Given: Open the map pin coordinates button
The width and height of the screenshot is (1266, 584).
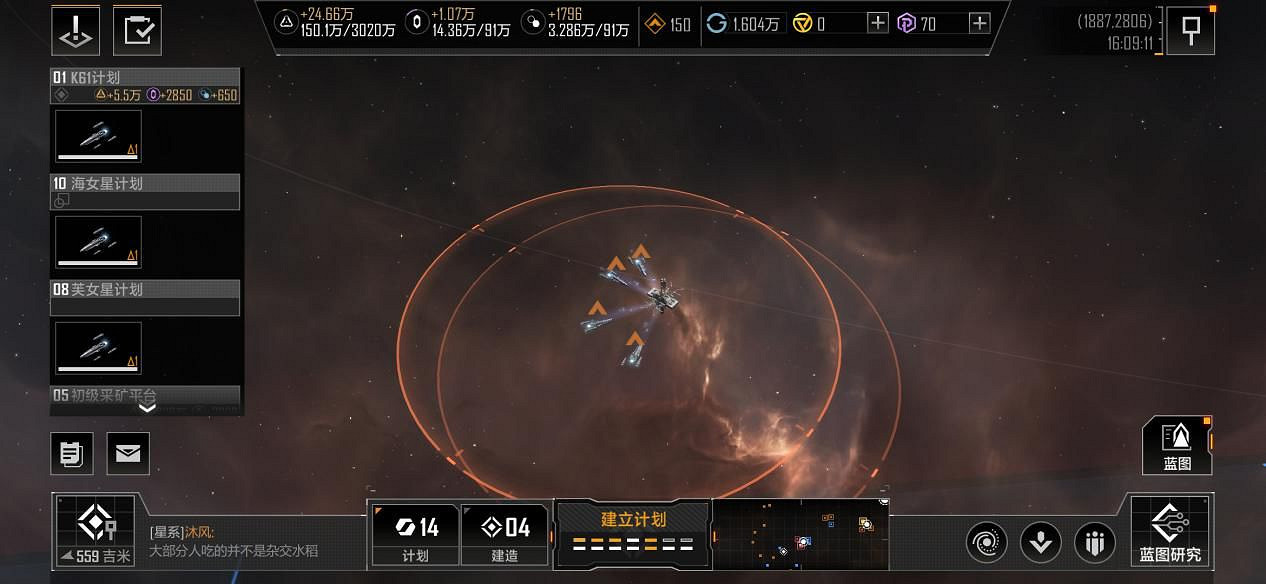Looking at the screenshot, I should 1190,31.
